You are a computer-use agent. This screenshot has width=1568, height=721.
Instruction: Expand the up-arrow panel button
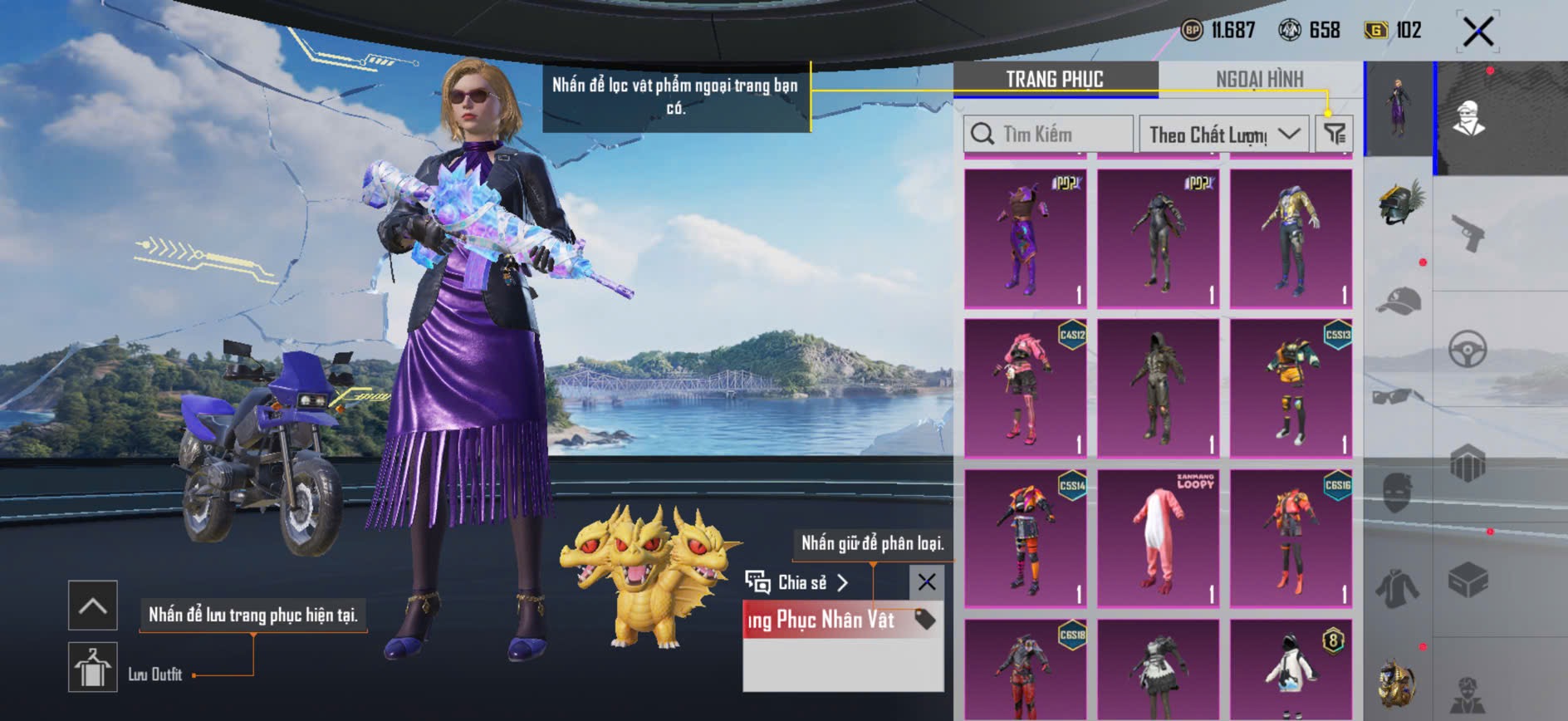point(92,606)
